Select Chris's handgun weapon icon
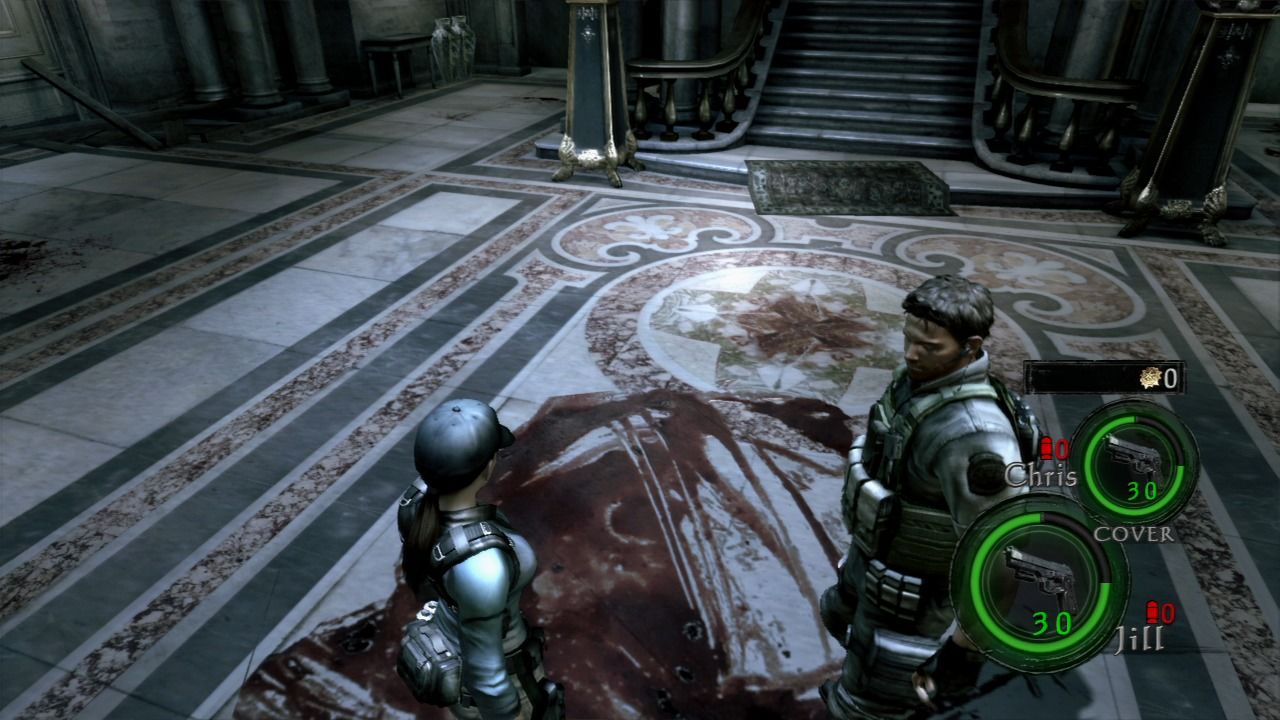1280x720 pixels. point(1135,456)
